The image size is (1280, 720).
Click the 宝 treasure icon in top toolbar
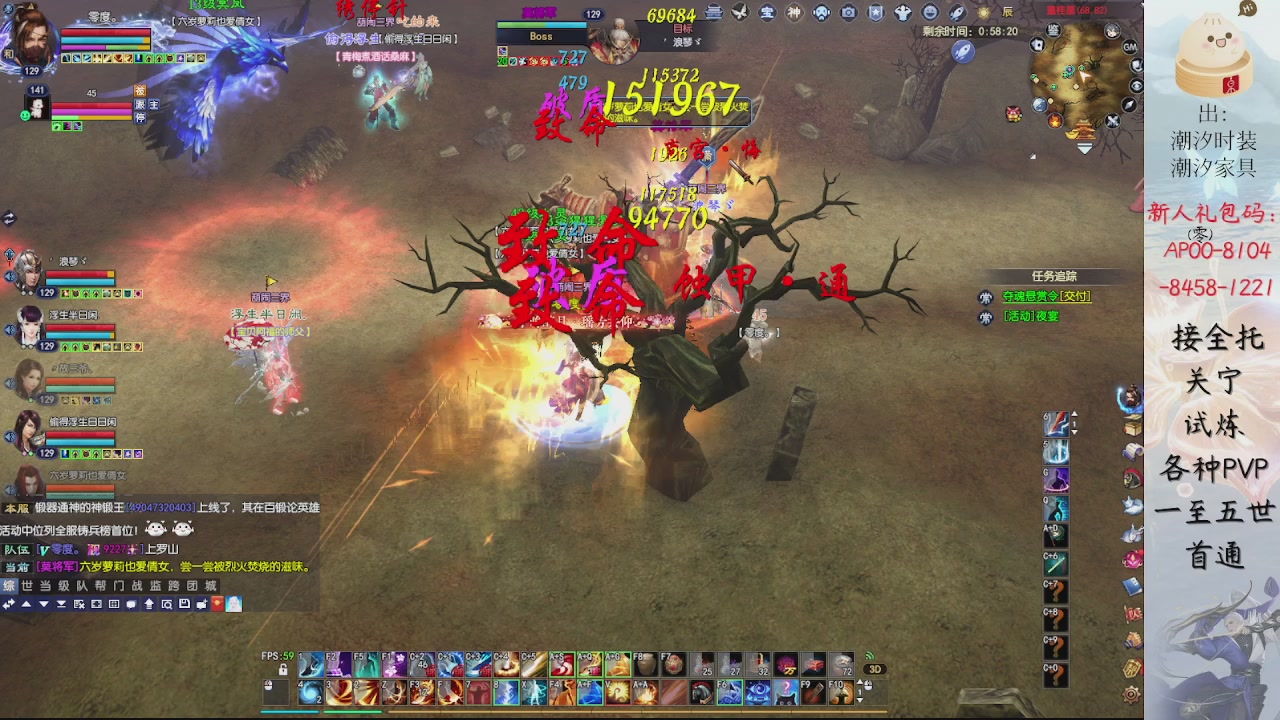(x=767, y=13)
